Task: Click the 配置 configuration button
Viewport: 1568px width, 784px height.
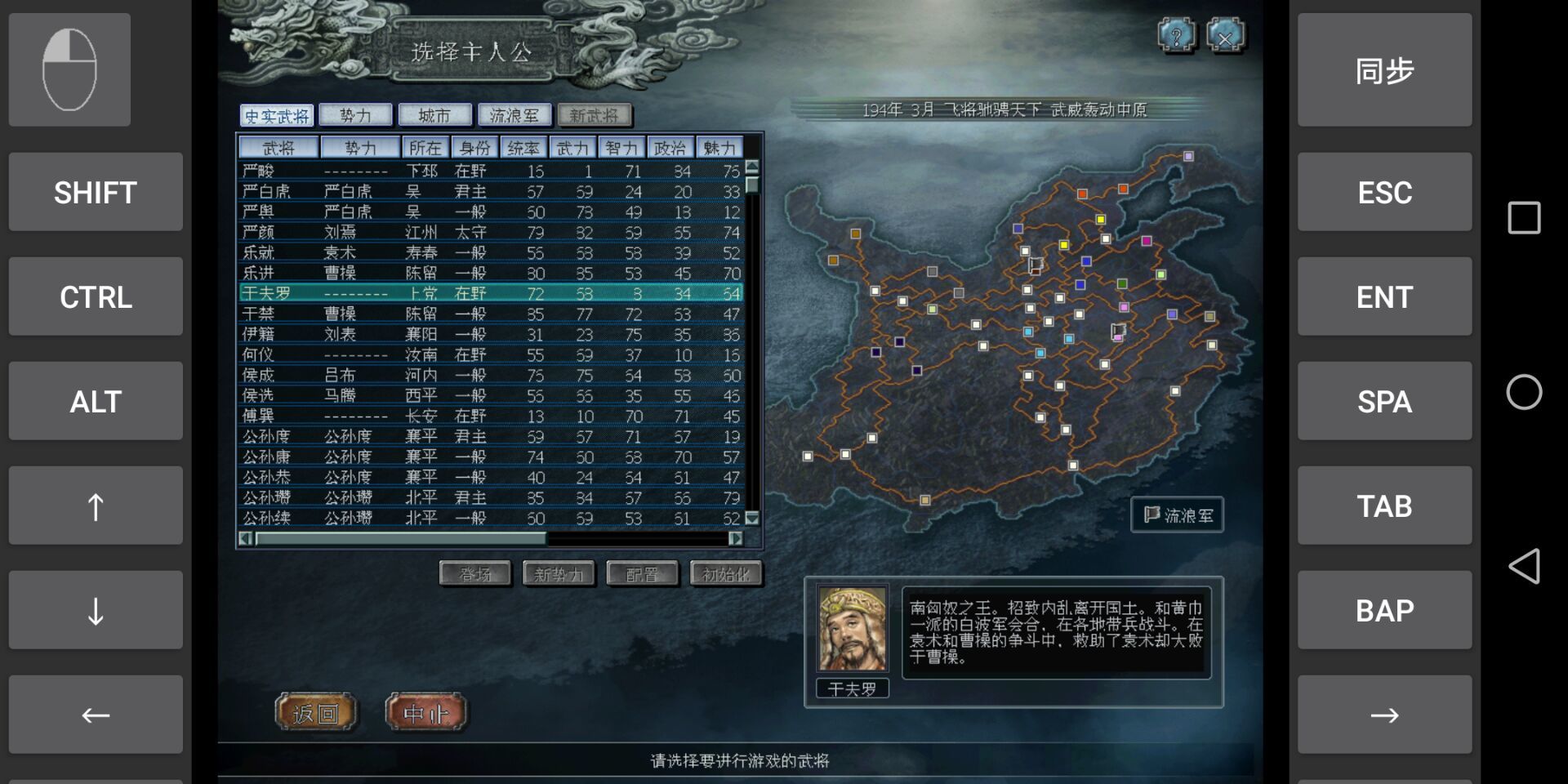Action: [x=642, y=573]
